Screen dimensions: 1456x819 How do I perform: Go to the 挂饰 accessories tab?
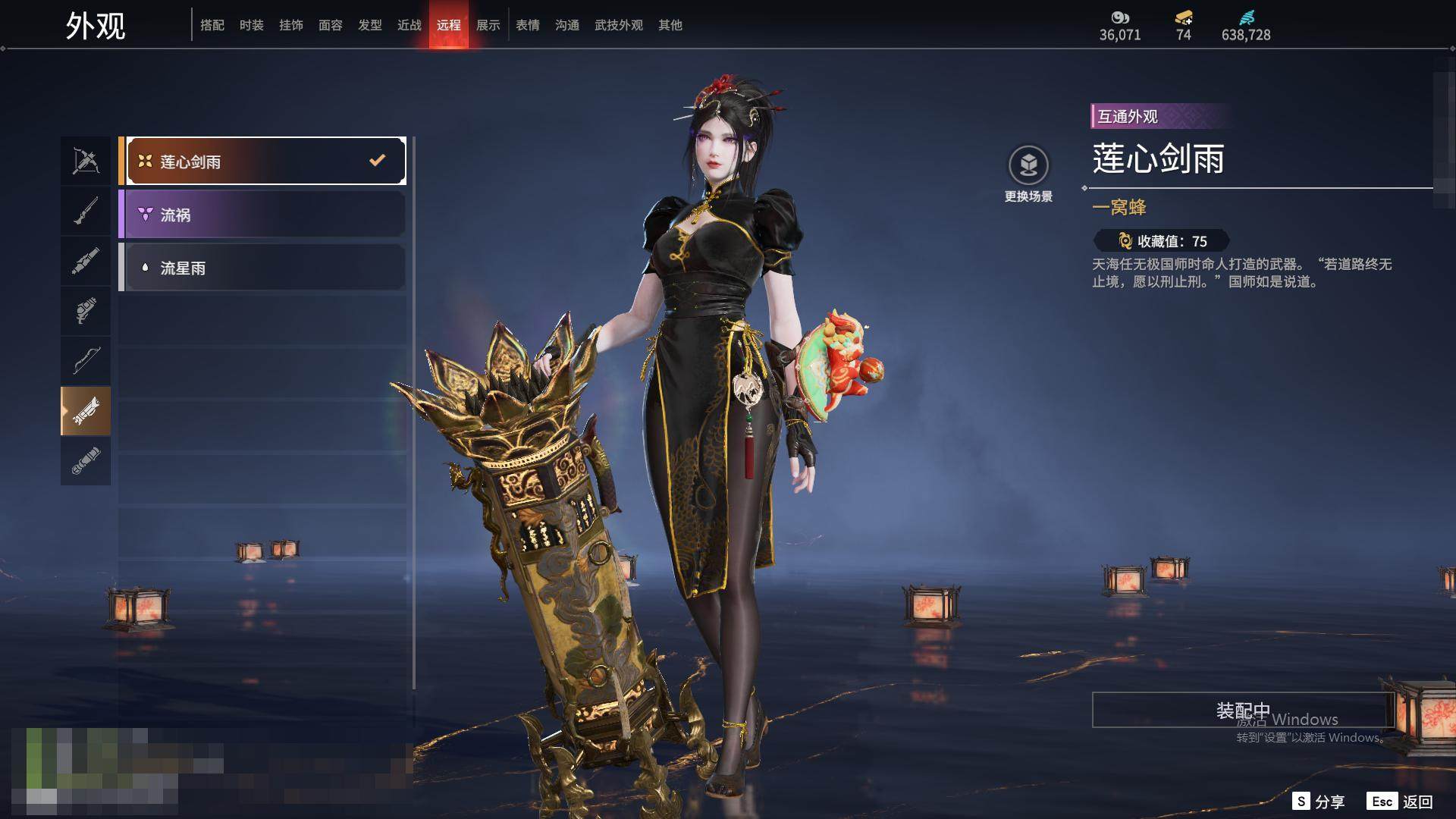291,25
